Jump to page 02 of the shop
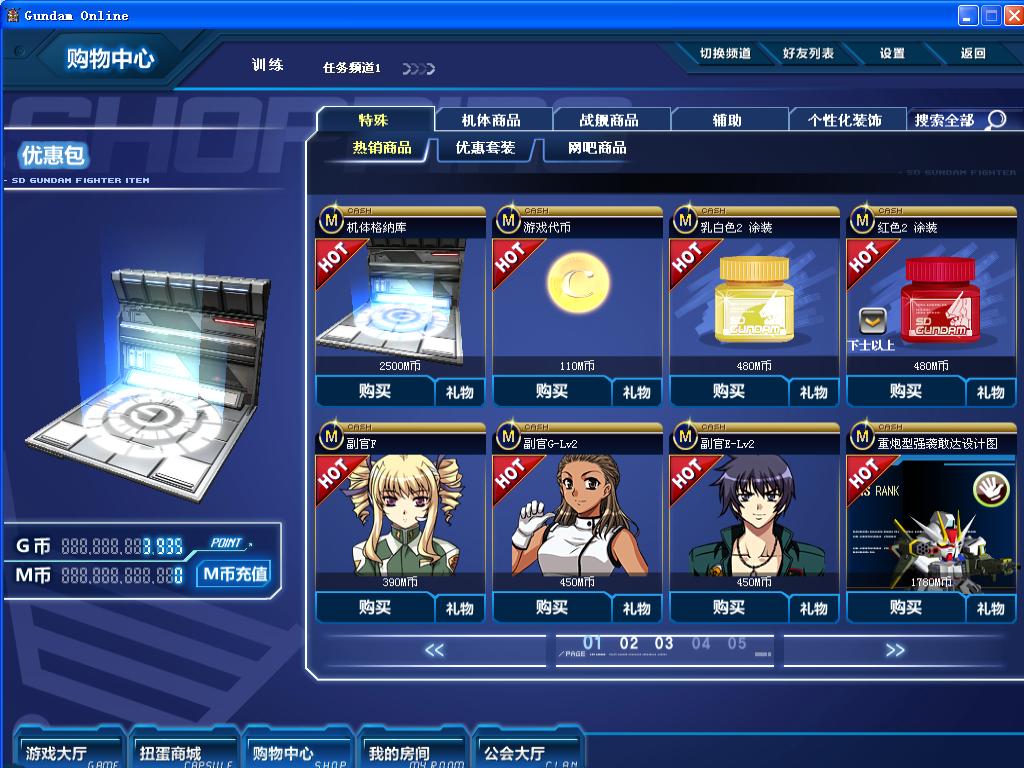 [629, 644]
